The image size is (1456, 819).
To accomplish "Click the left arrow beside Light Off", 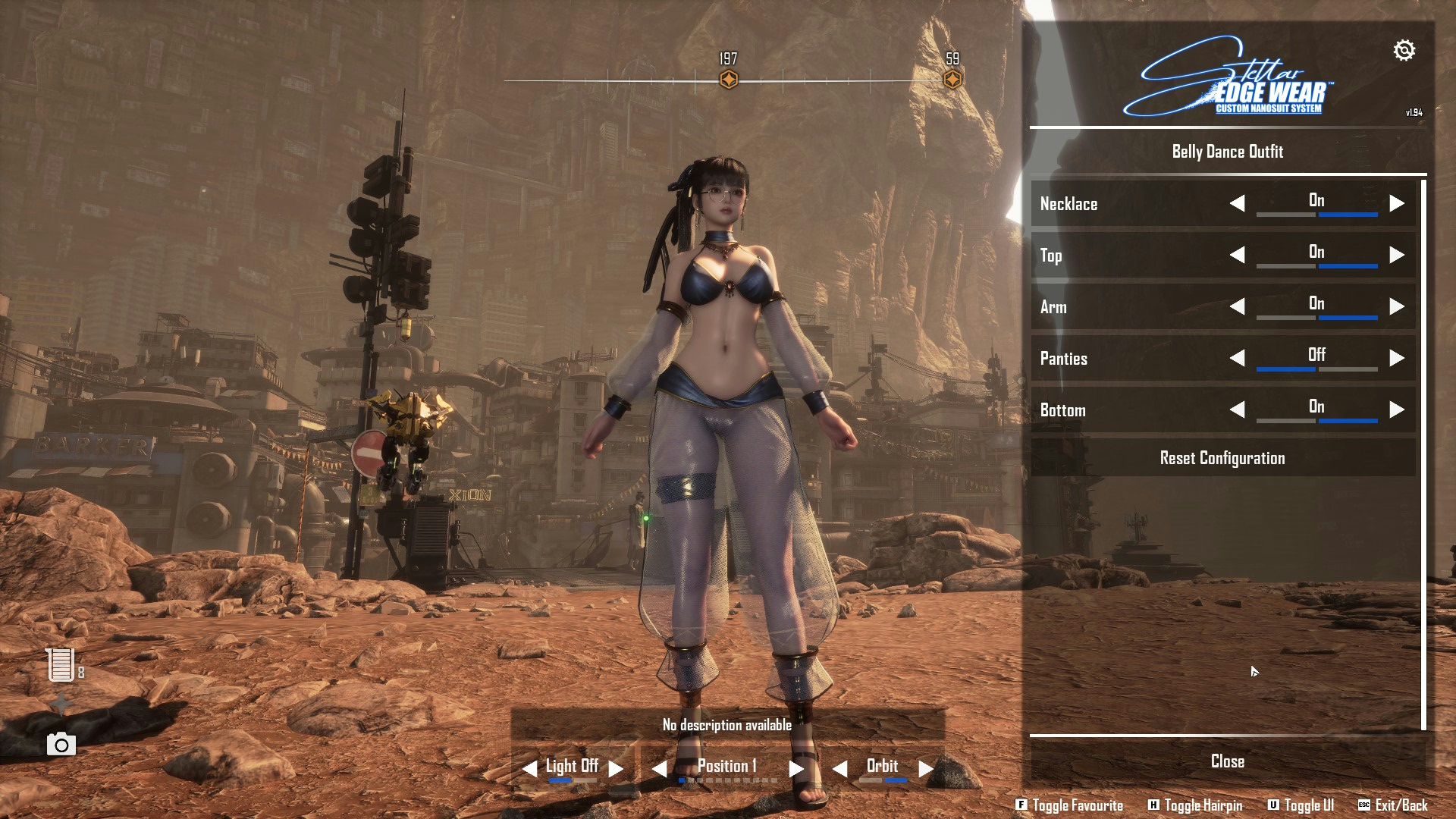I will [529, 768].
